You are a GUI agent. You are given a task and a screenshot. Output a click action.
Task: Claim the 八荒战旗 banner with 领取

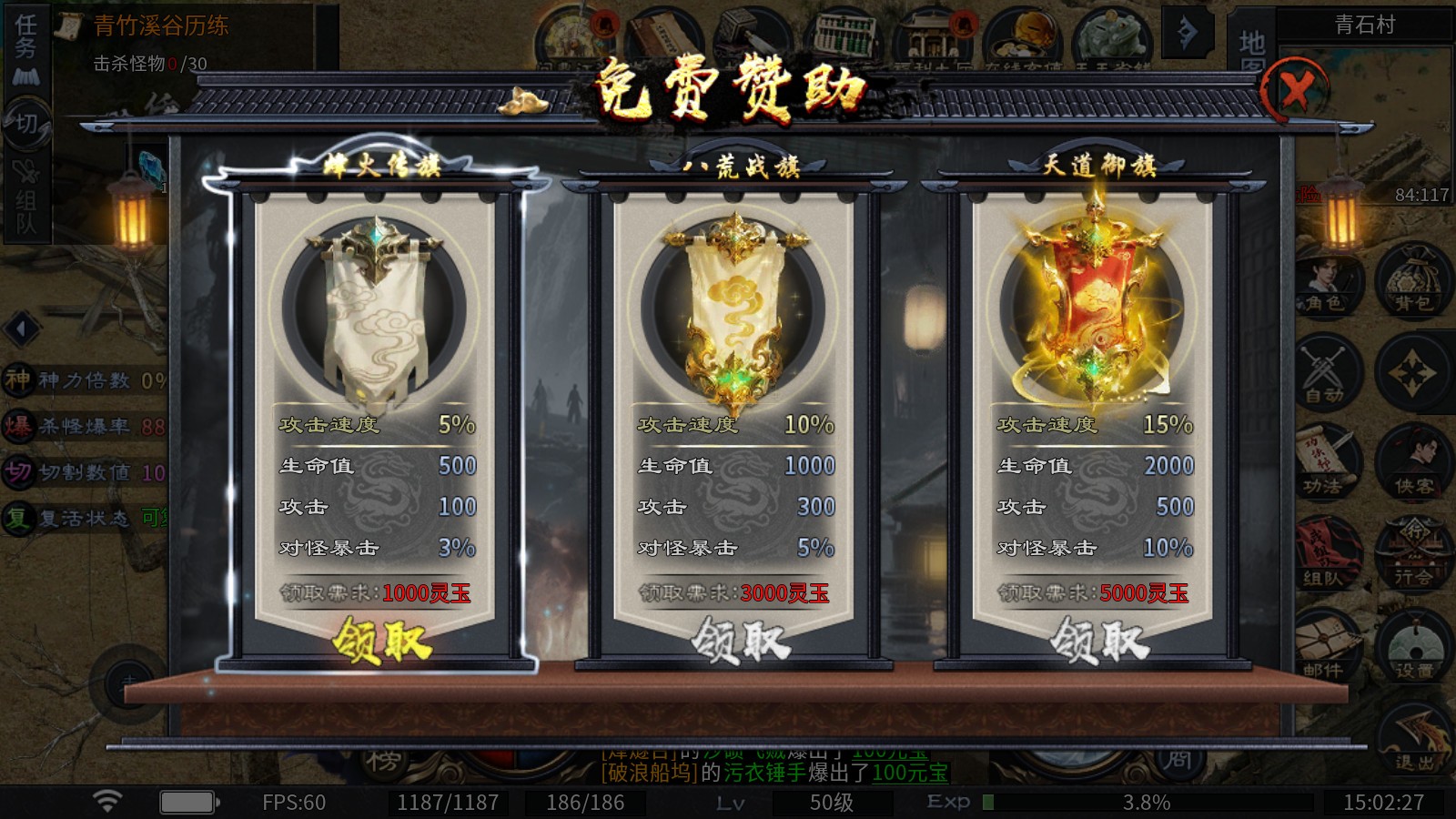740,641
